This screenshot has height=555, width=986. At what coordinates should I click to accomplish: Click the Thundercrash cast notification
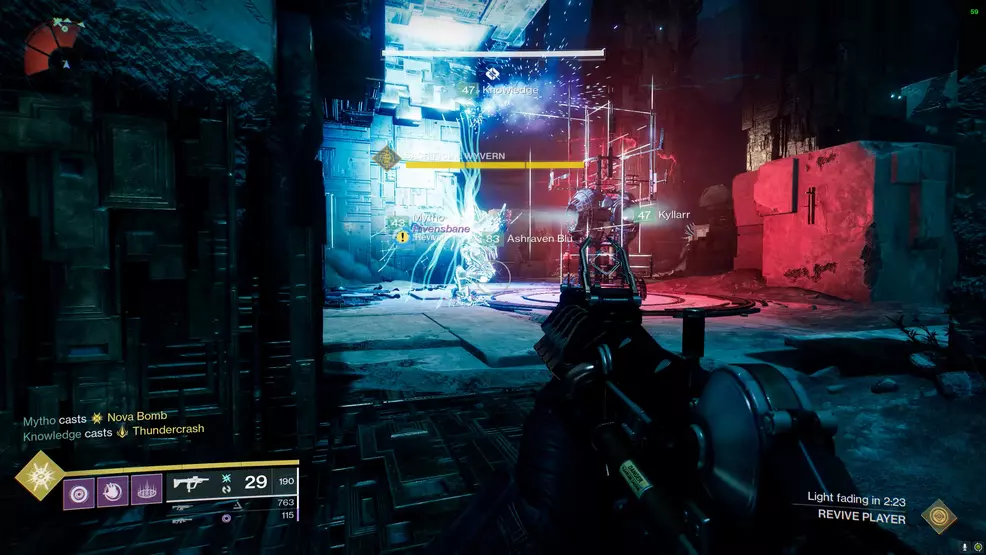click(114, 430)
